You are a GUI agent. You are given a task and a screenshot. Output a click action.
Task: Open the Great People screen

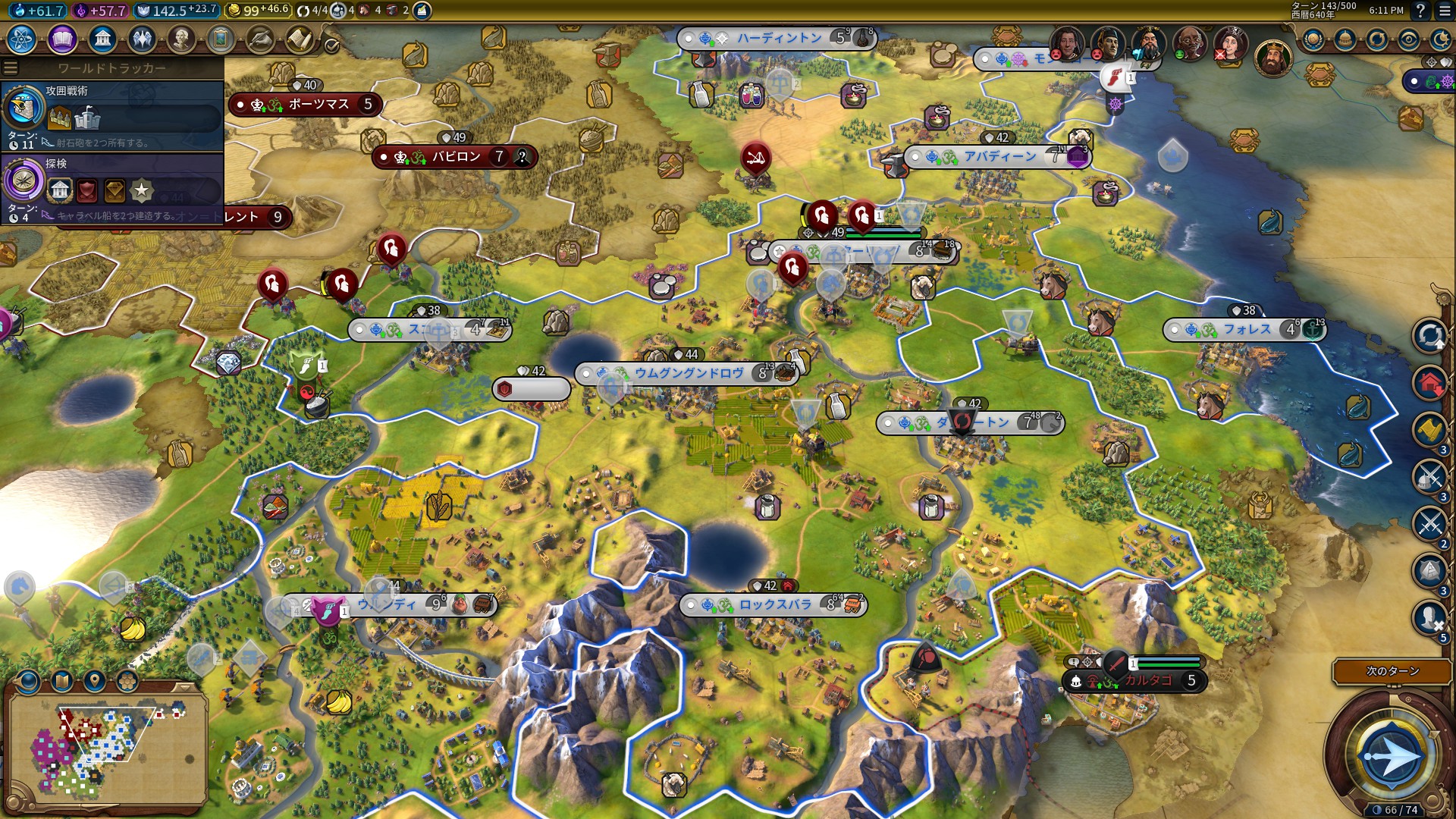pos(182,39)
